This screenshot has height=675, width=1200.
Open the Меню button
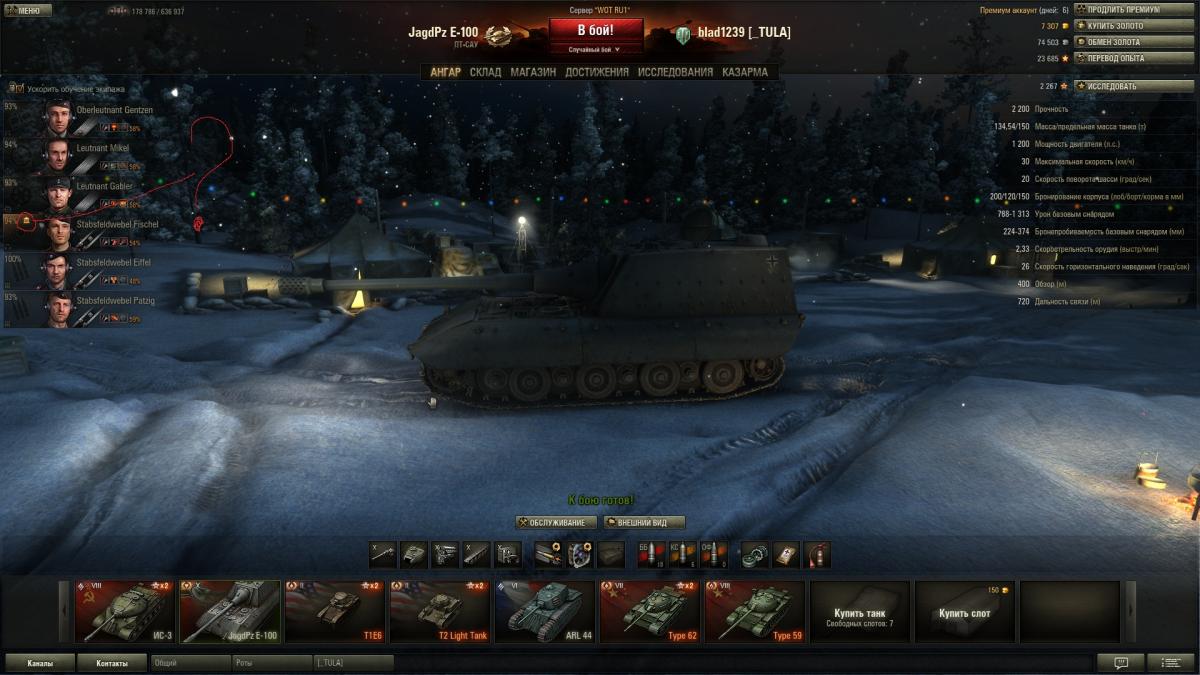(28, 10)
